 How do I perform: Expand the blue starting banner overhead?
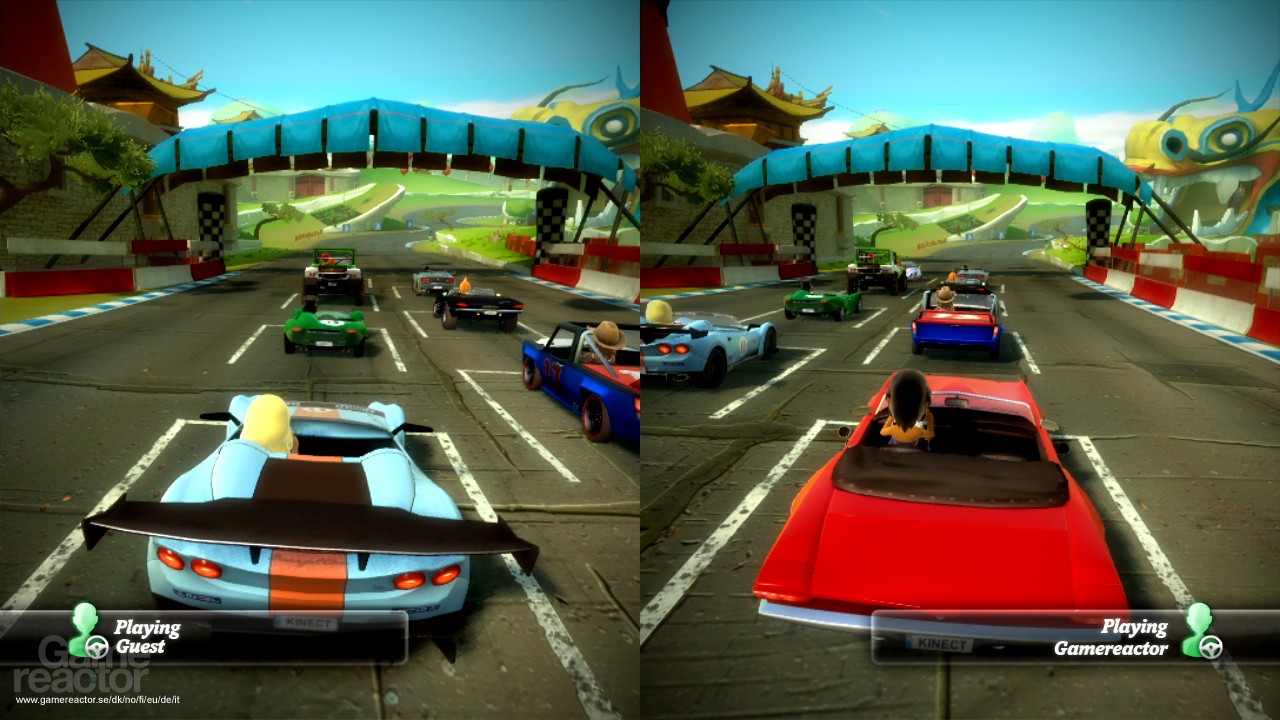click(370, 125)
